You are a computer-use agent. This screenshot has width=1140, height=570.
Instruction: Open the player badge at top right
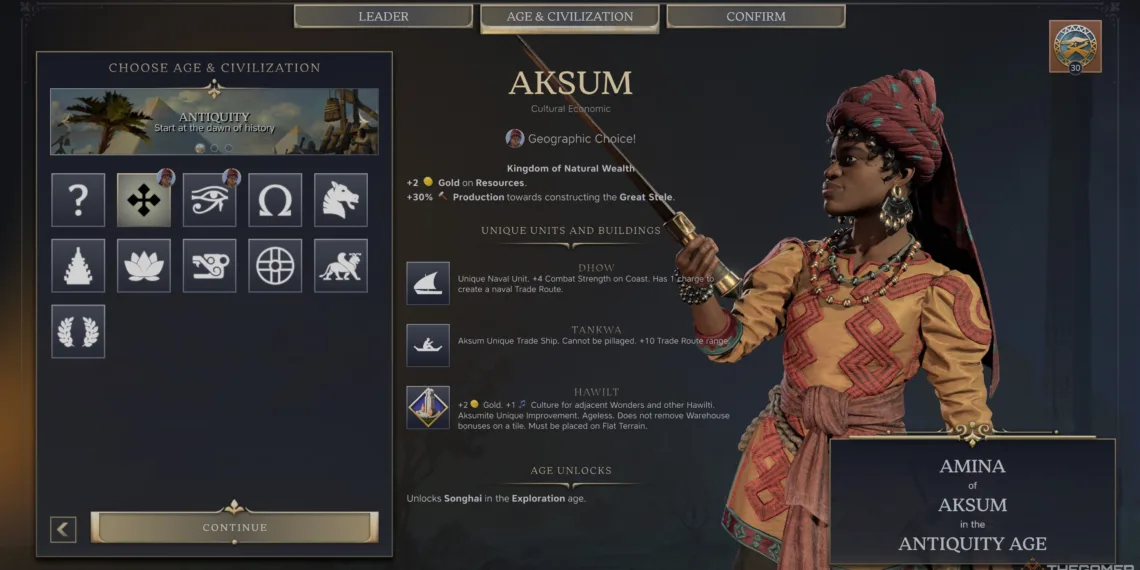[x=1075, y=46]
